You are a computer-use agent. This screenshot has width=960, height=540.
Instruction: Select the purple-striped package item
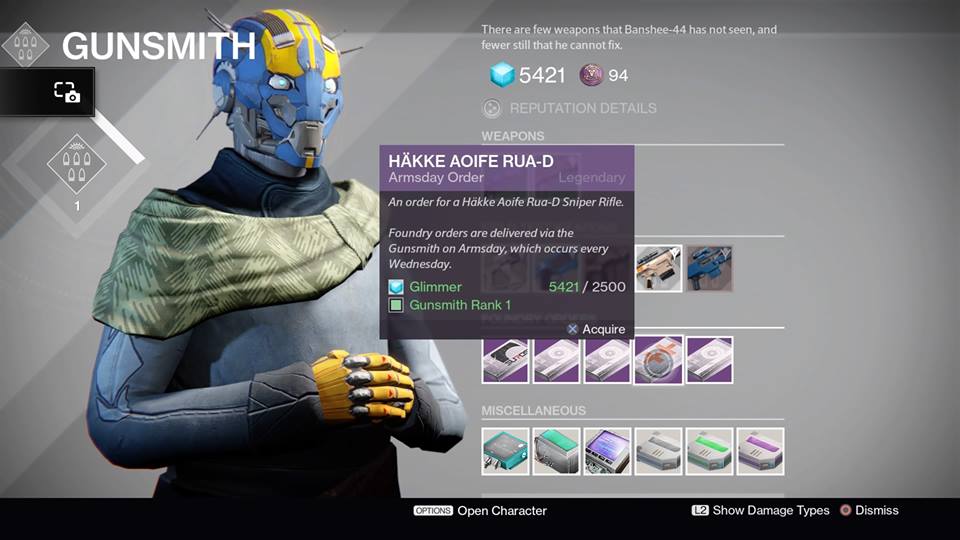tap(760, 451)
